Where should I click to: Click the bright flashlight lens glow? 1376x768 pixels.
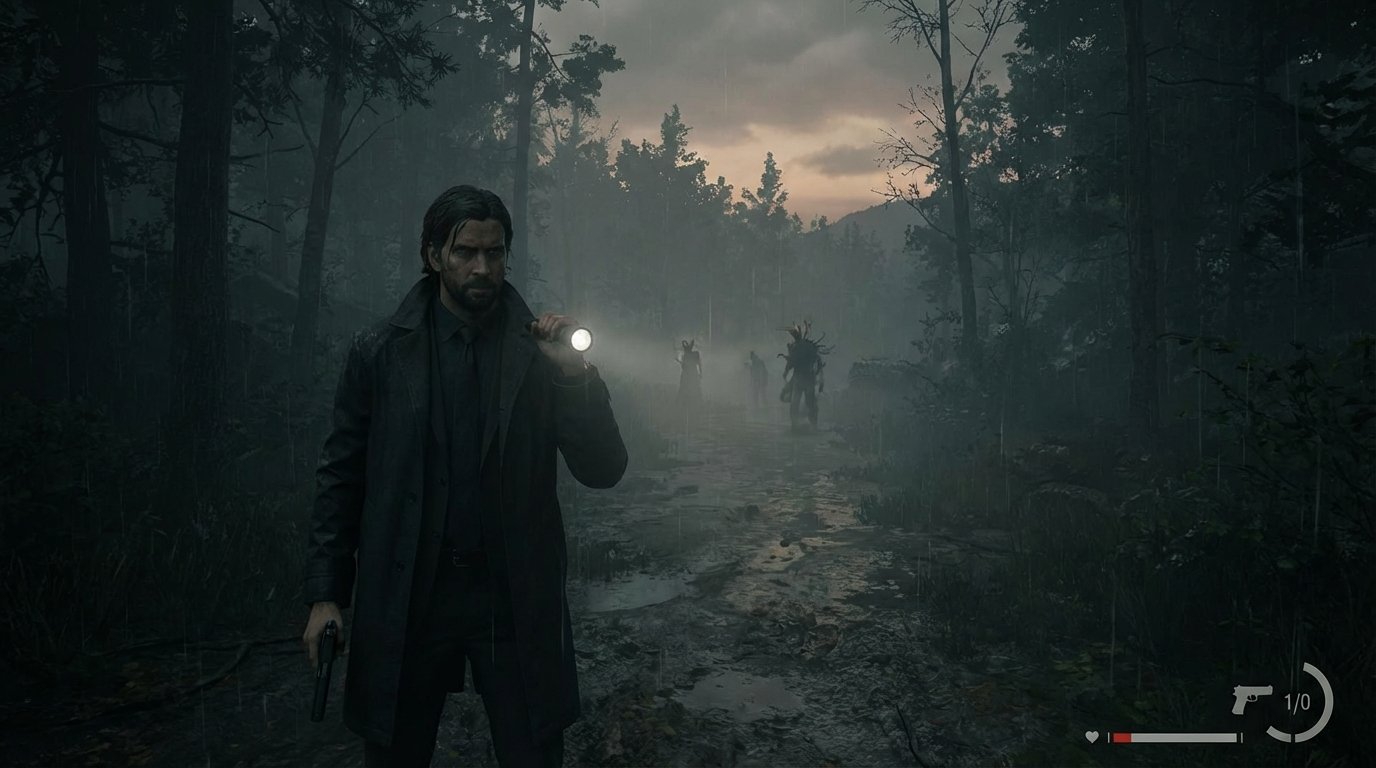(x=582, y=338)
